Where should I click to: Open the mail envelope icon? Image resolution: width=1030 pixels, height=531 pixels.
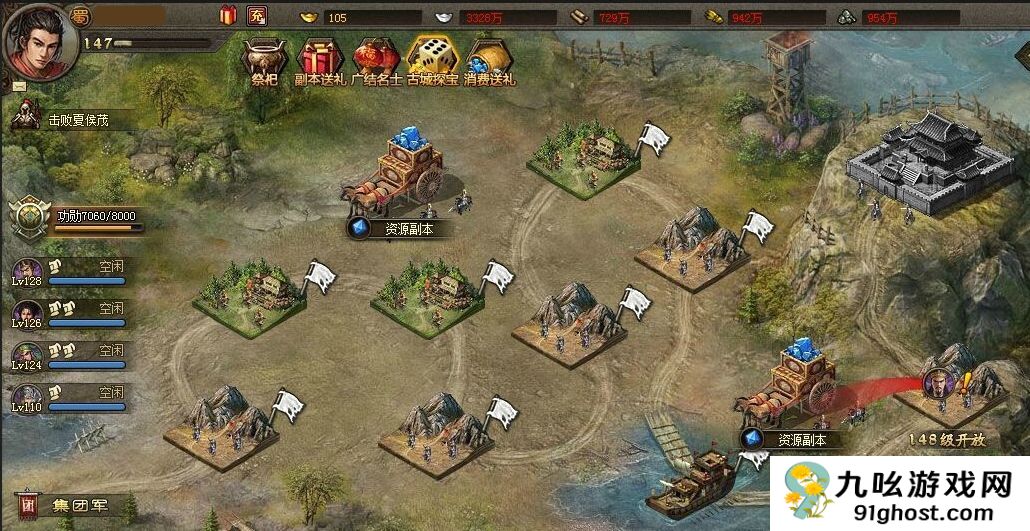click(19, 86)
